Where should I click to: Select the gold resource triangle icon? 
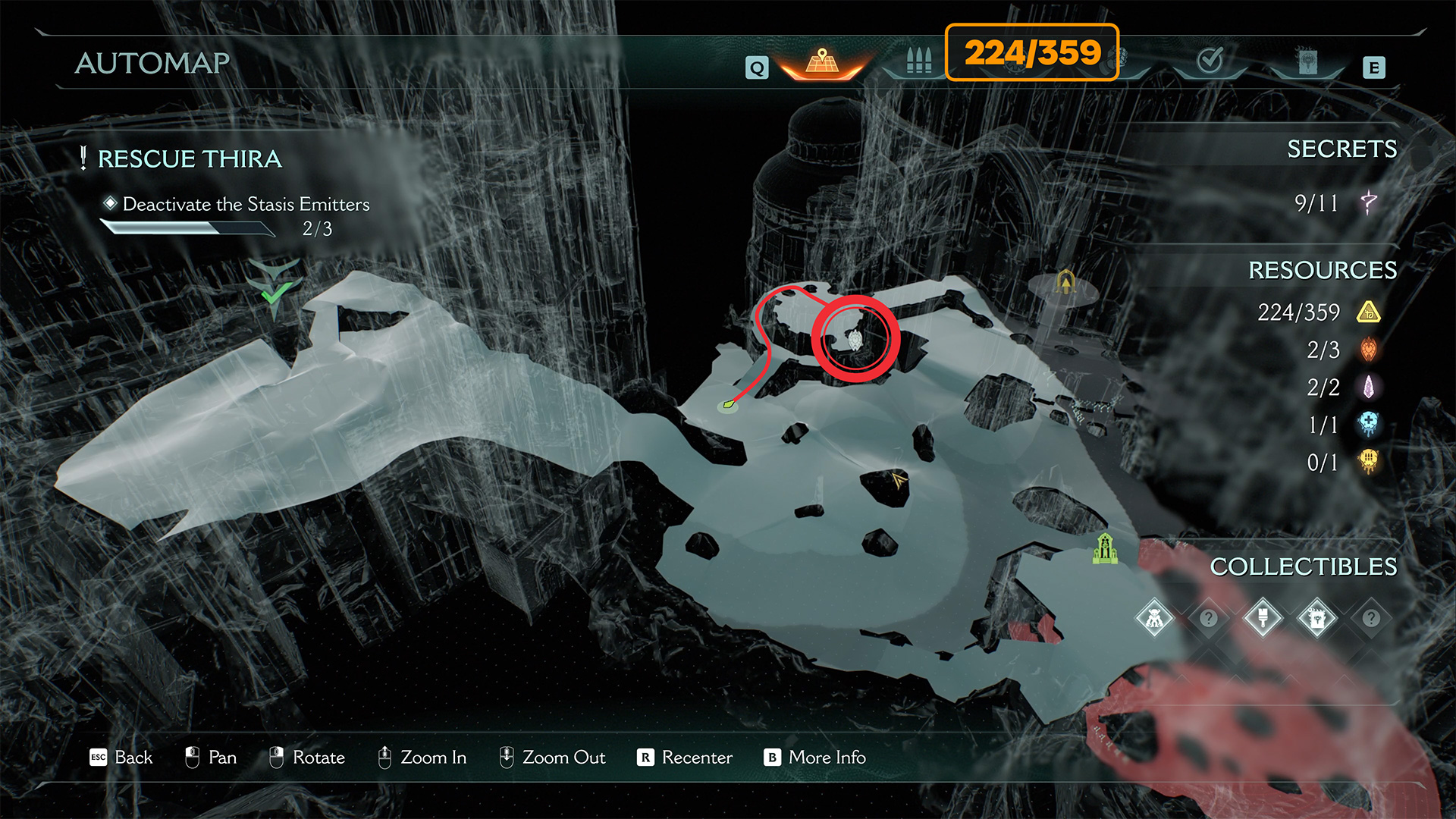pyautogui.click(x=1369, y=312)
